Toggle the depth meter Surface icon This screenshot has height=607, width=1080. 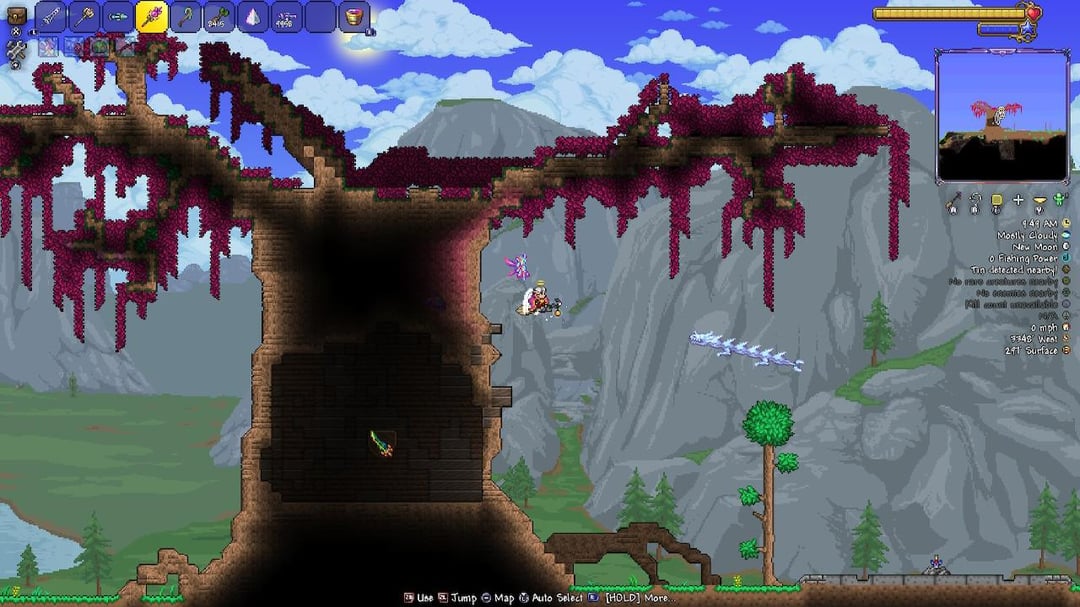coord(1066,350)
